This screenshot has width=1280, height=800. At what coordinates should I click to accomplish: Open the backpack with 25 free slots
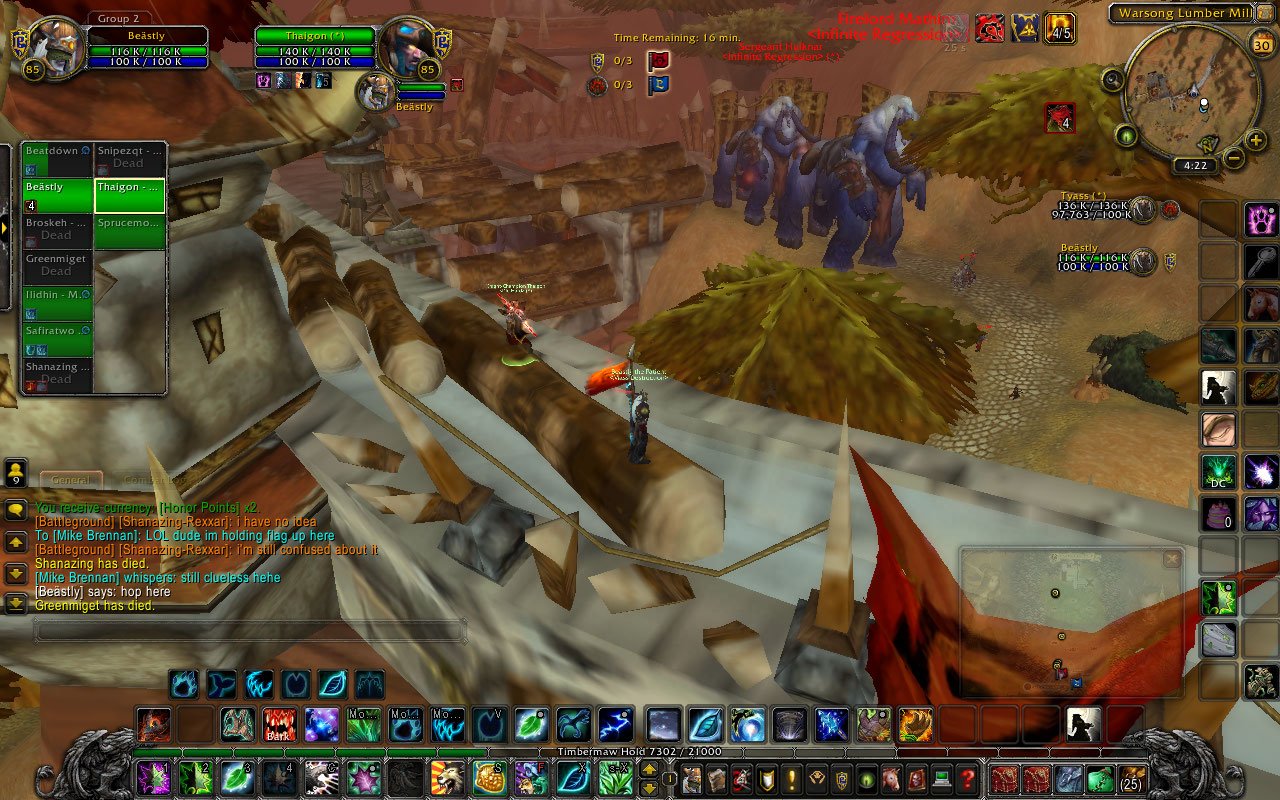point(1132,778)
